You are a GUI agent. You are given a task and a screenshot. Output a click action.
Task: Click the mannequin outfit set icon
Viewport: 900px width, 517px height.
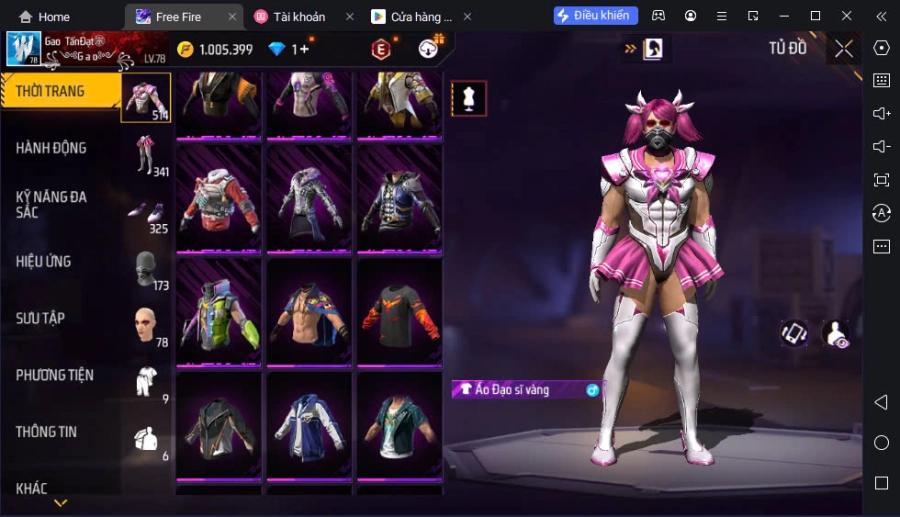pos(469,98)
